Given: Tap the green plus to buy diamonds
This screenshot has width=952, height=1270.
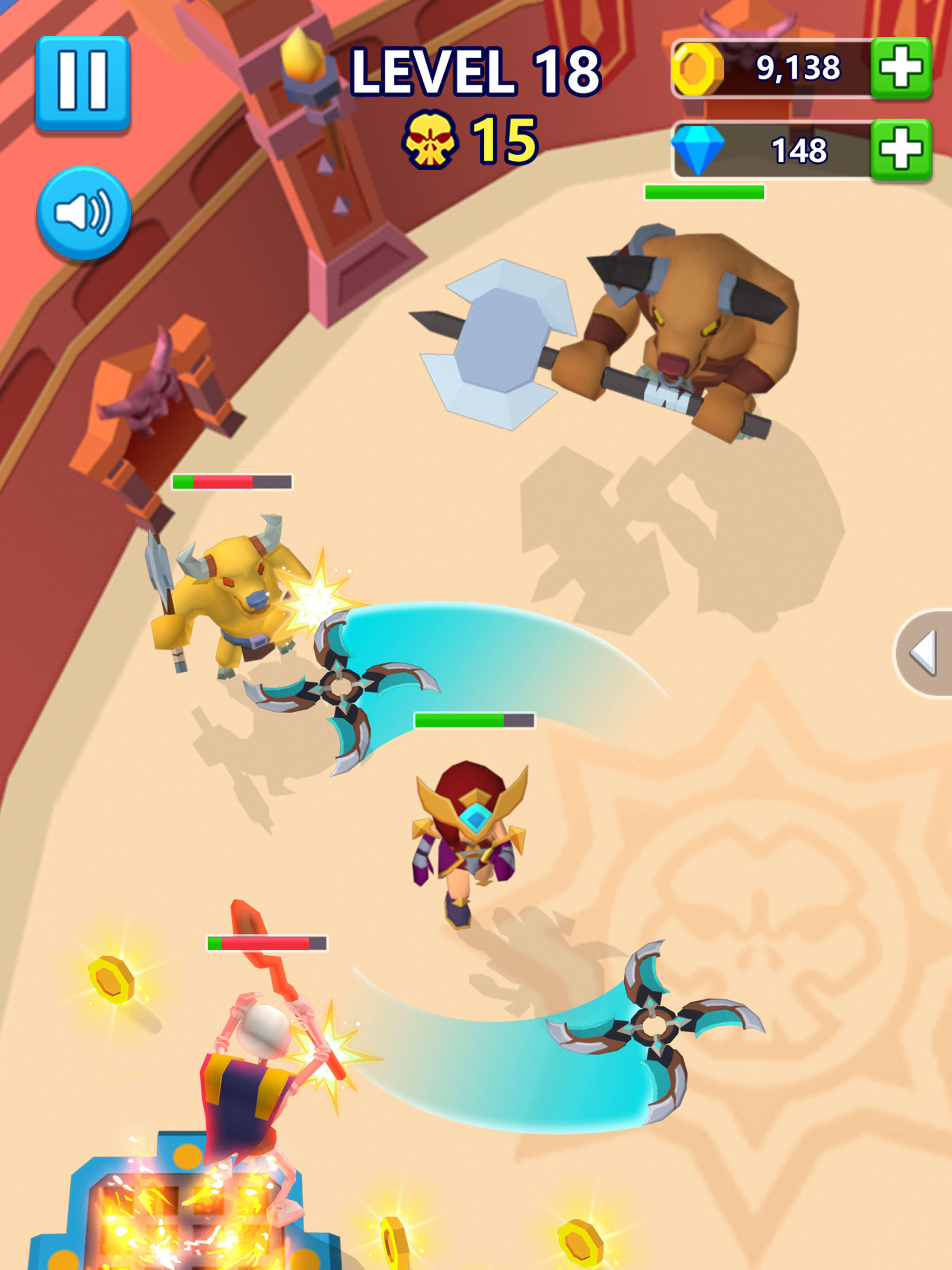Looking at the screenshot, I should click(903, 148).
